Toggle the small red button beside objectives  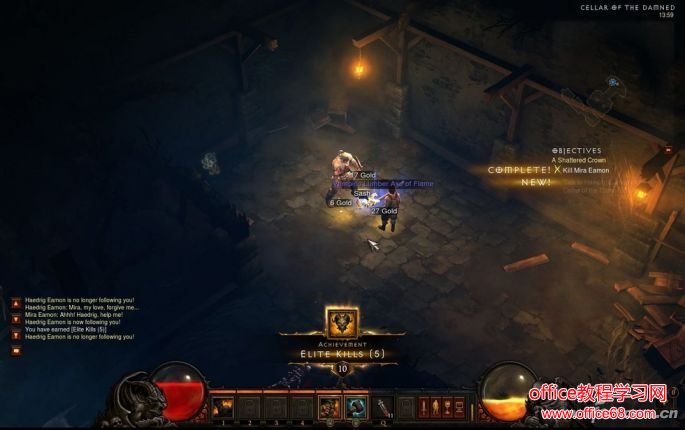pyautogui.click(x=668, y=150)
